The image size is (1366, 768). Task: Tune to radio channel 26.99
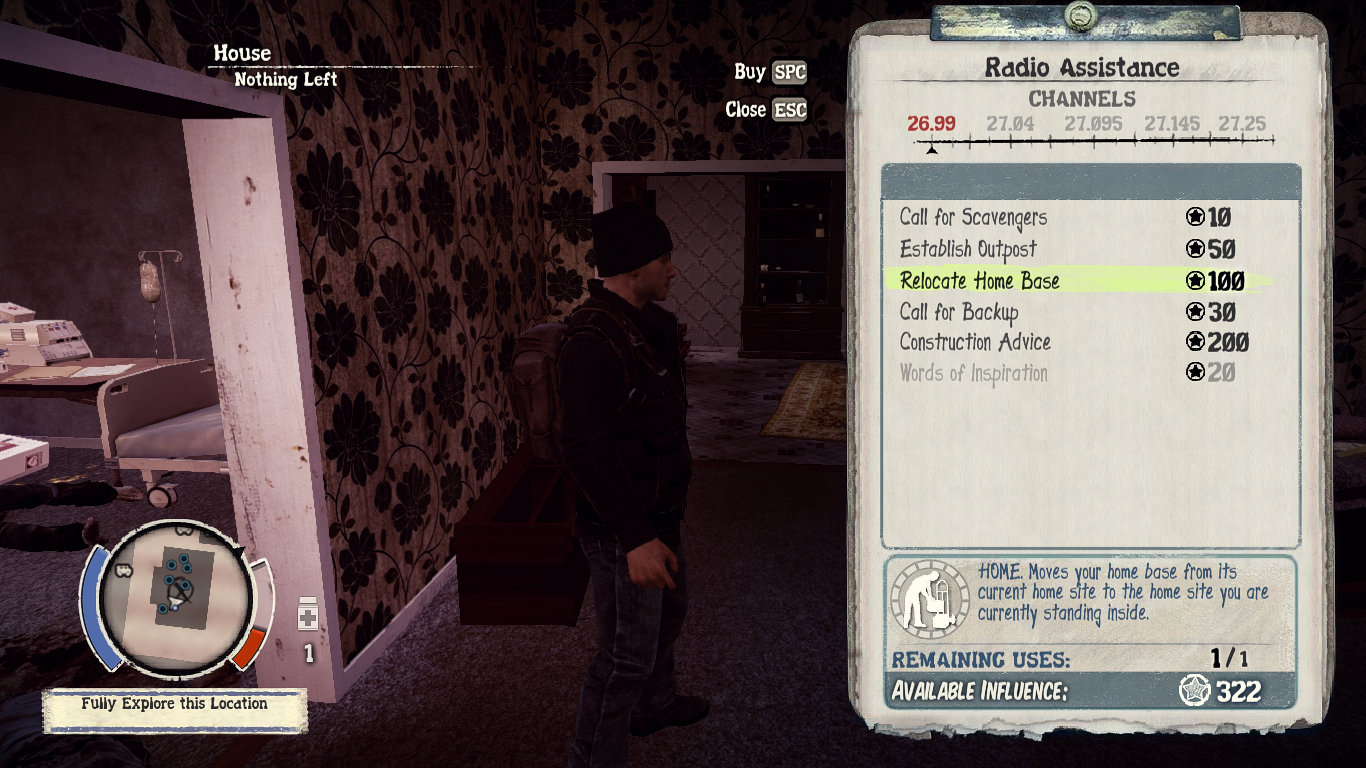tap(931, 125)
